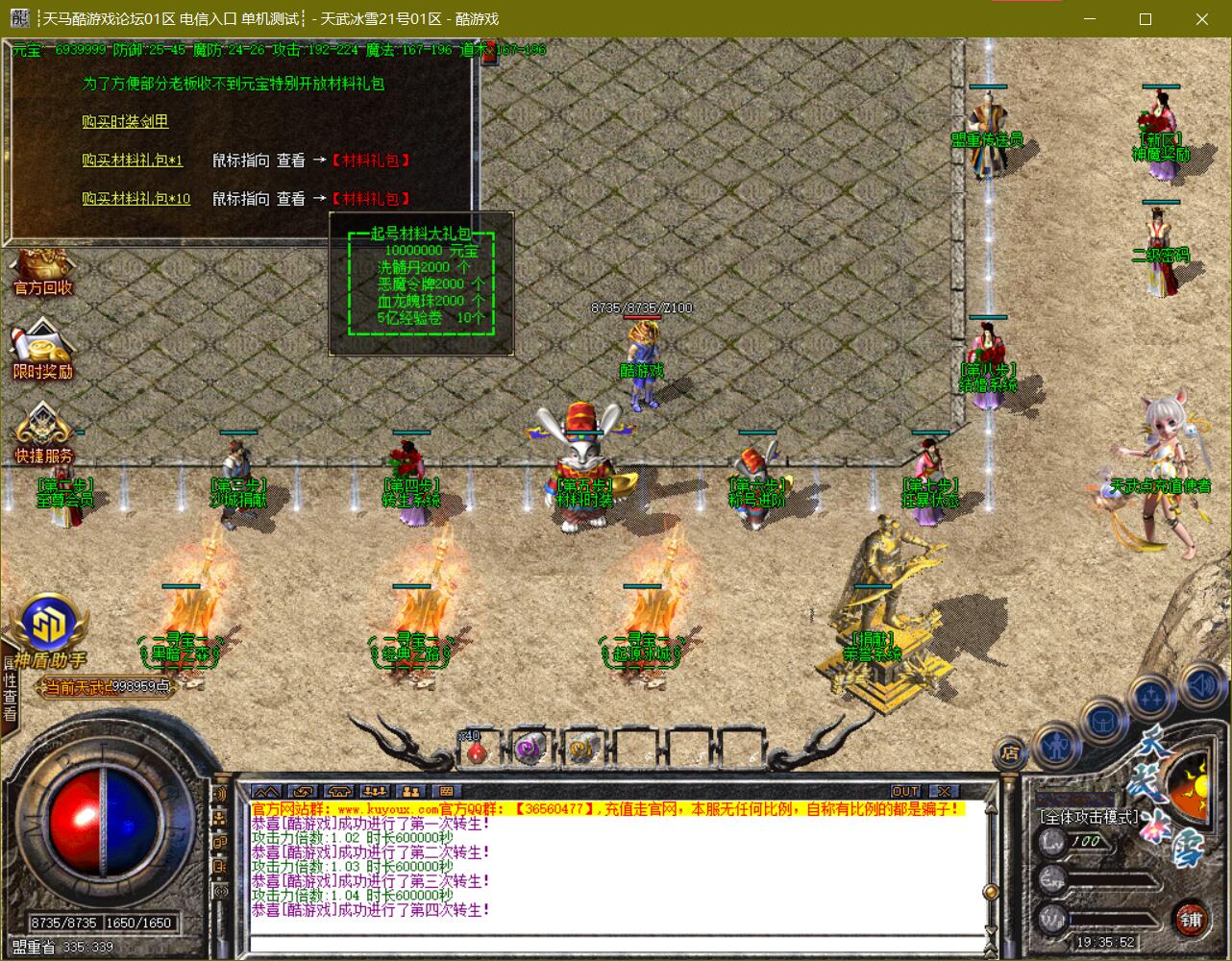Open the red 铺 stall button

[1192, 920]
